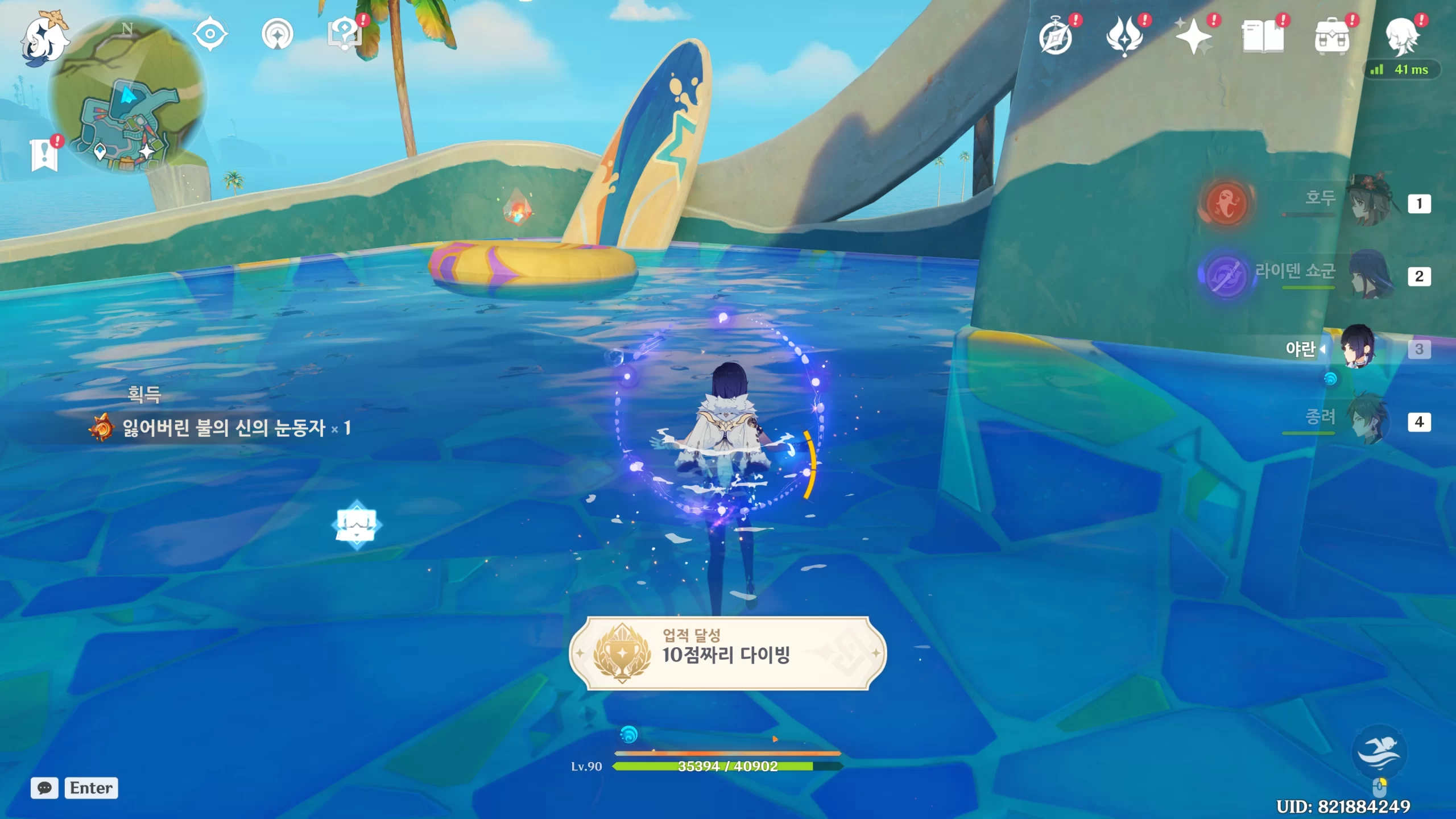Open the chat speech bubble button
This screenshot has height=819, width=1456.
(x=44, y=788)
